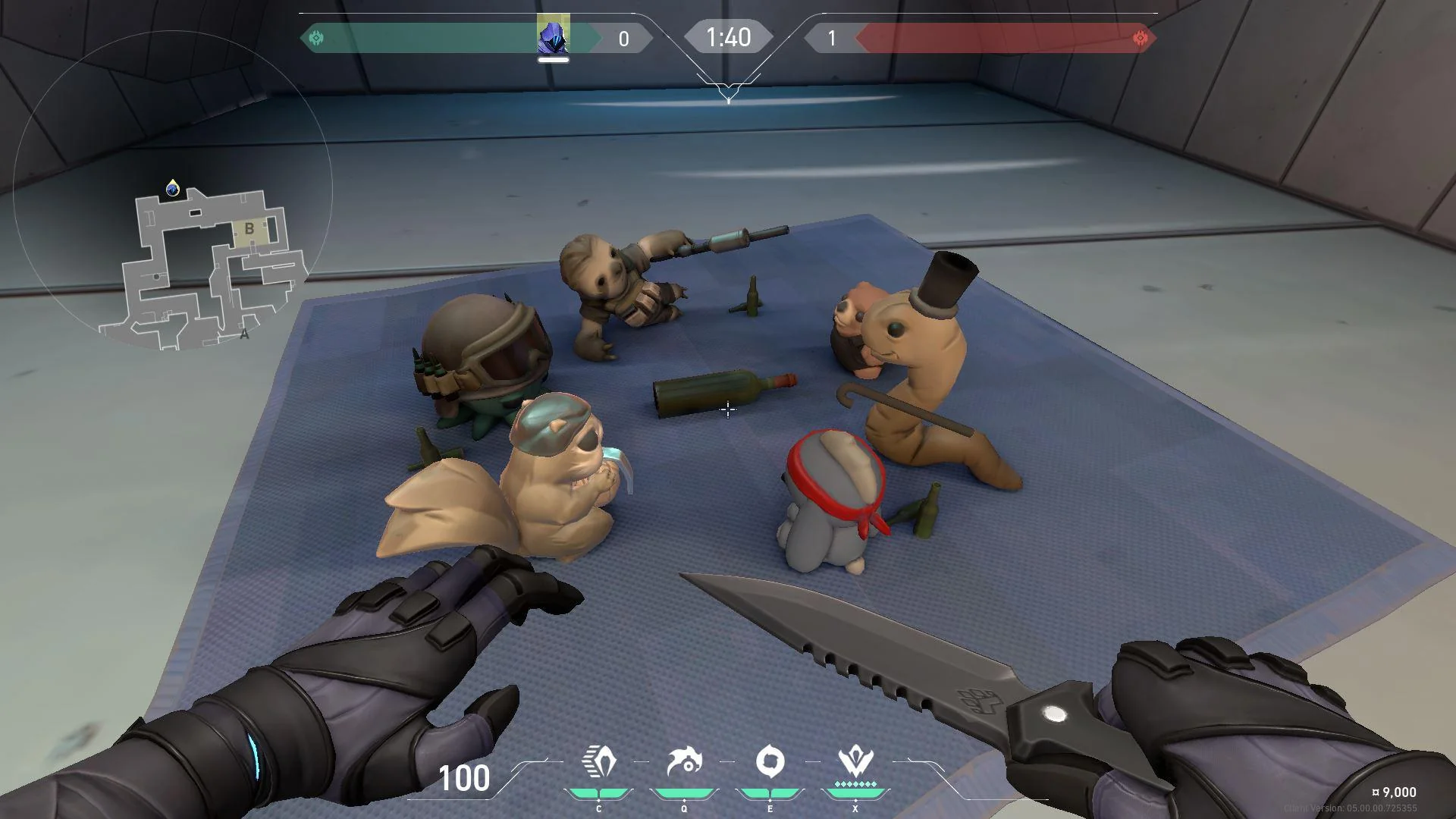This screenshot has width=1456, height=819.
Task: Select the Omen agent portrait in top bar
Action: point(553,36)
